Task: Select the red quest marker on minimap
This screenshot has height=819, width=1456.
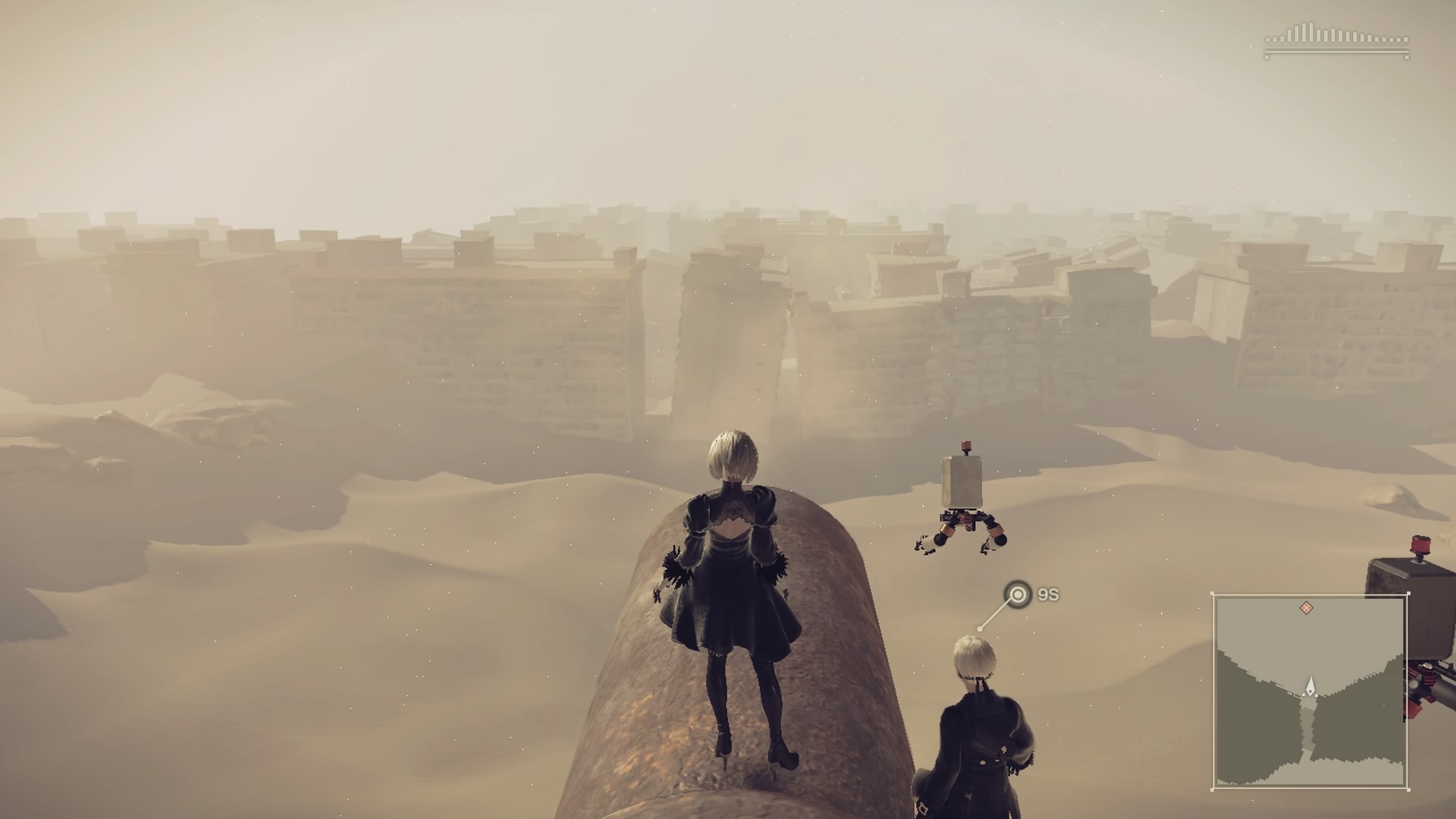Action: [1306, 607]
